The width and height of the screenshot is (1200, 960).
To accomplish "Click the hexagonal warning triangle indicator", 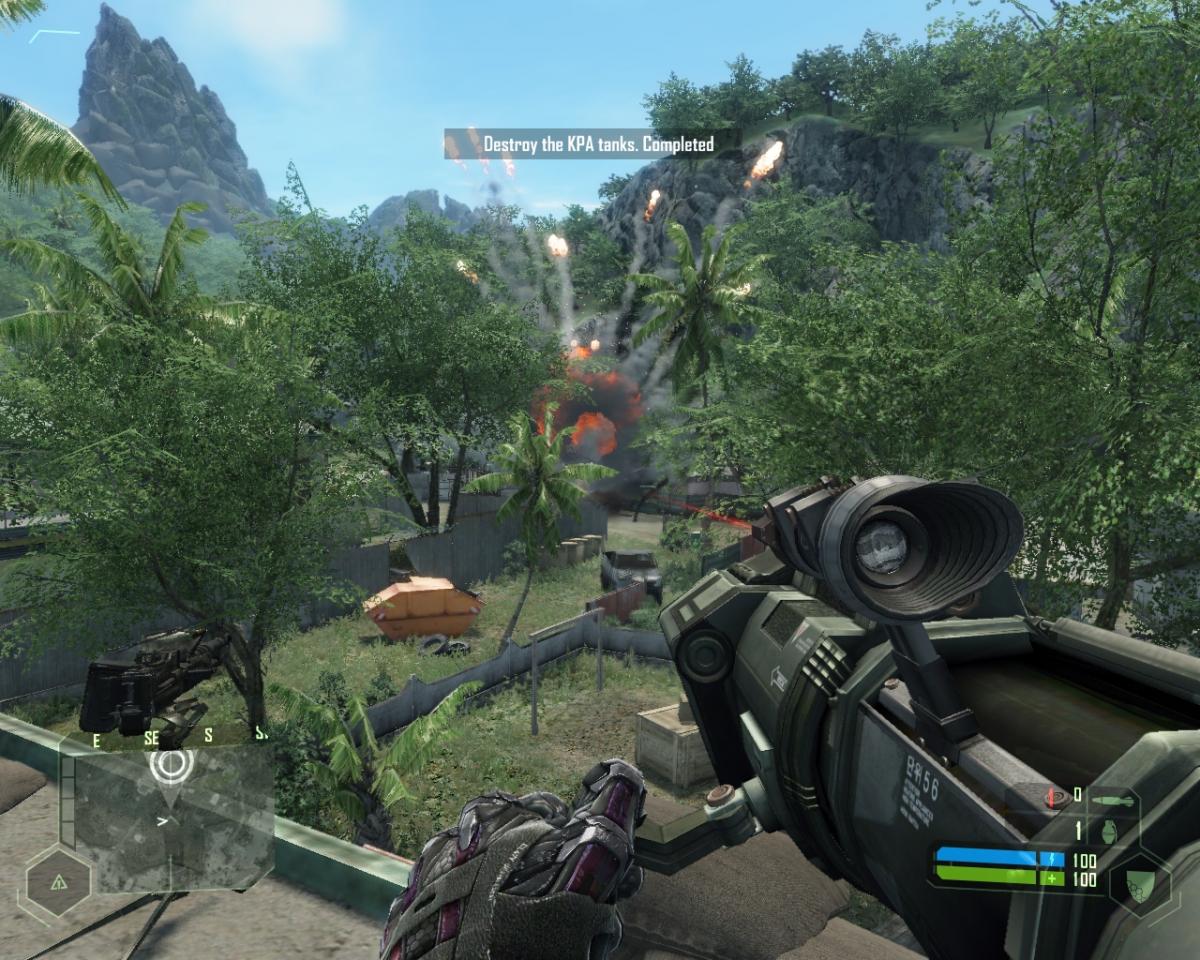I will [58, 881].
